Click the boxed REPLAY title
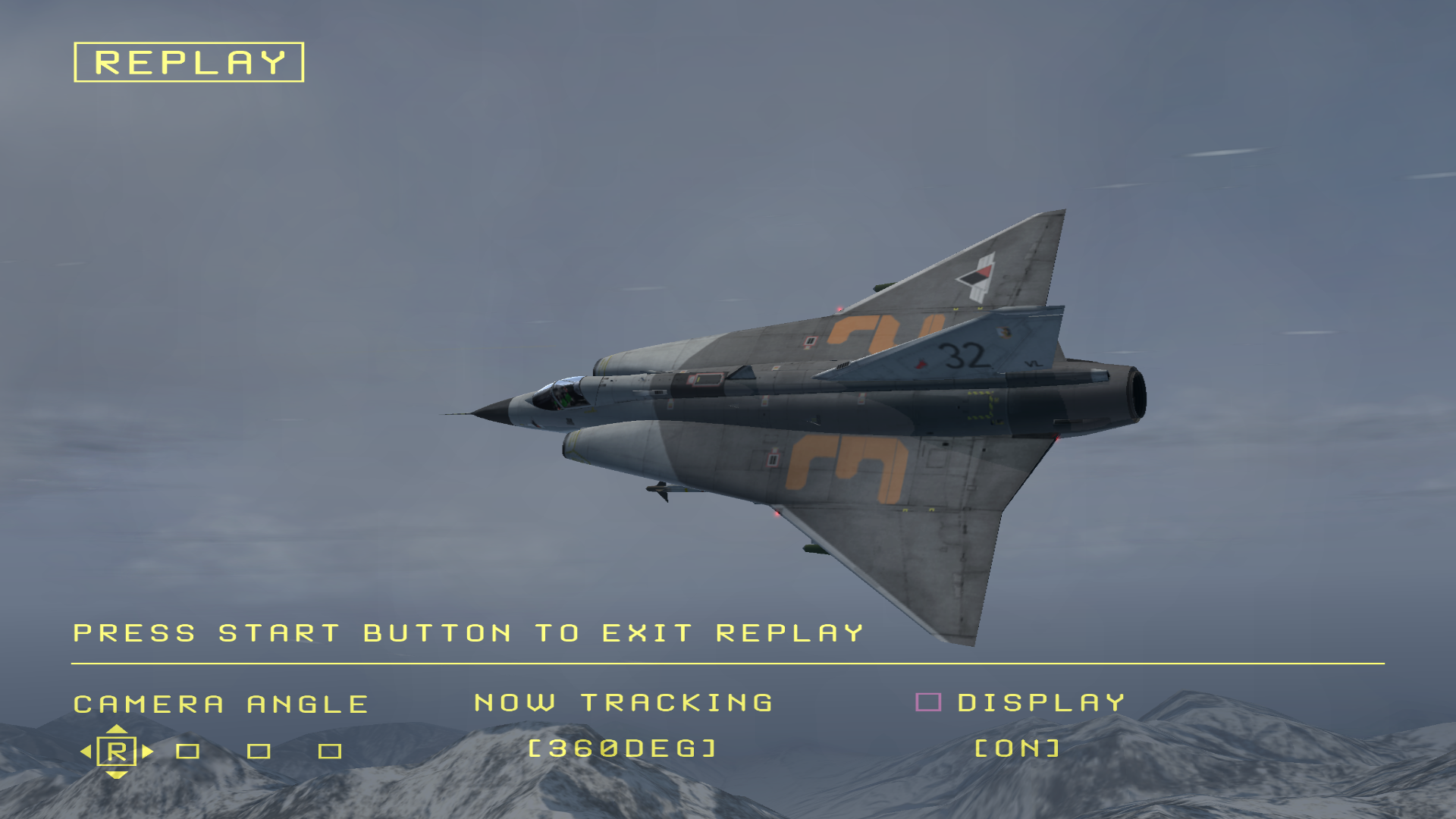This screenshot has height=819, width=1456. click(188, 62)
